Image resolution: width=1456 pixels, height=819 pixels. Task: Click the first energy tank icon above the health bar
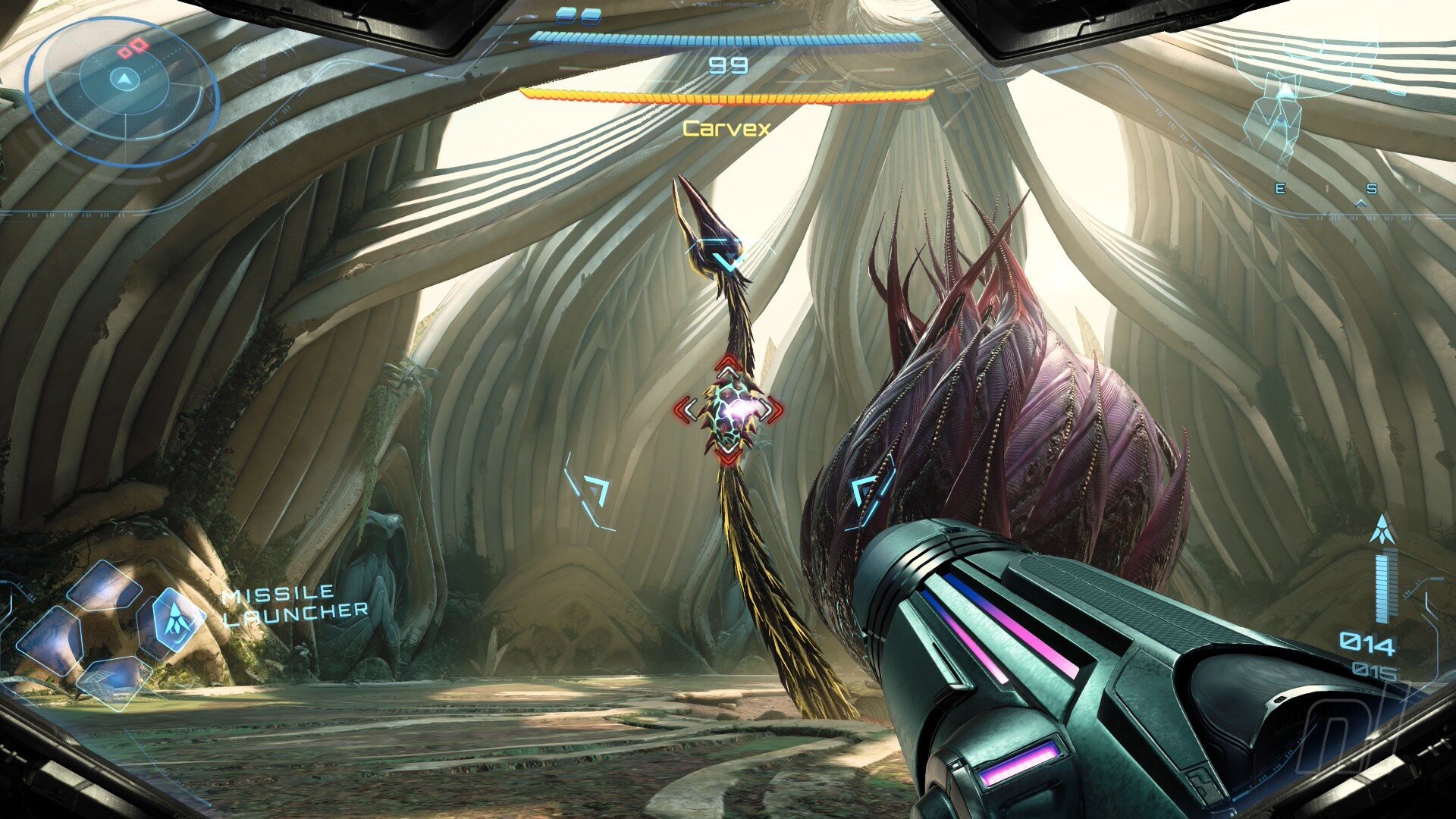pyautogui.click(x=565, y=15)
